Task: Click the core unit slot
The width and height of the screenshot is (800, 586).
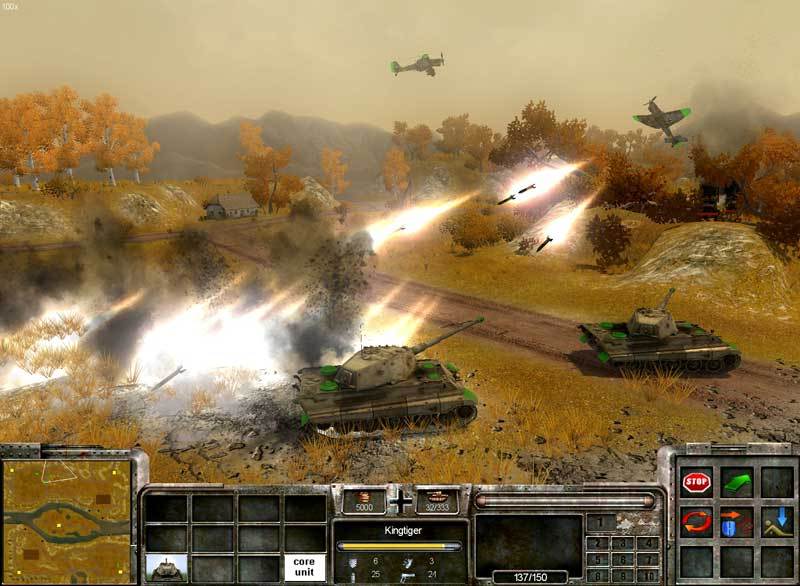Action: 305,568
